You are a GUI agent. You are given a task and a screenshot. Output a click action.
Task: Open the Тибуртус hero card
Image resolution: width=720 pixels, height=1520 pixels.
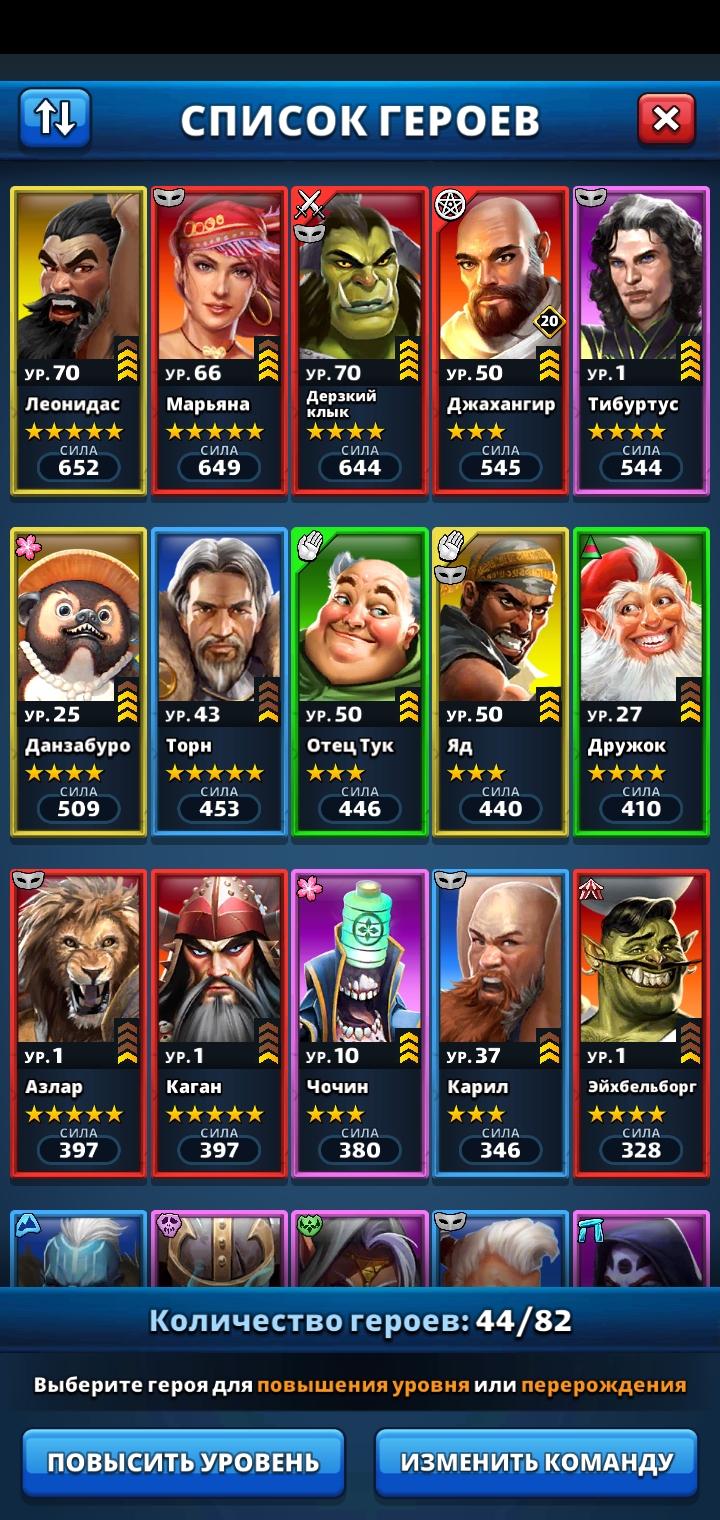tap(641, 340)
